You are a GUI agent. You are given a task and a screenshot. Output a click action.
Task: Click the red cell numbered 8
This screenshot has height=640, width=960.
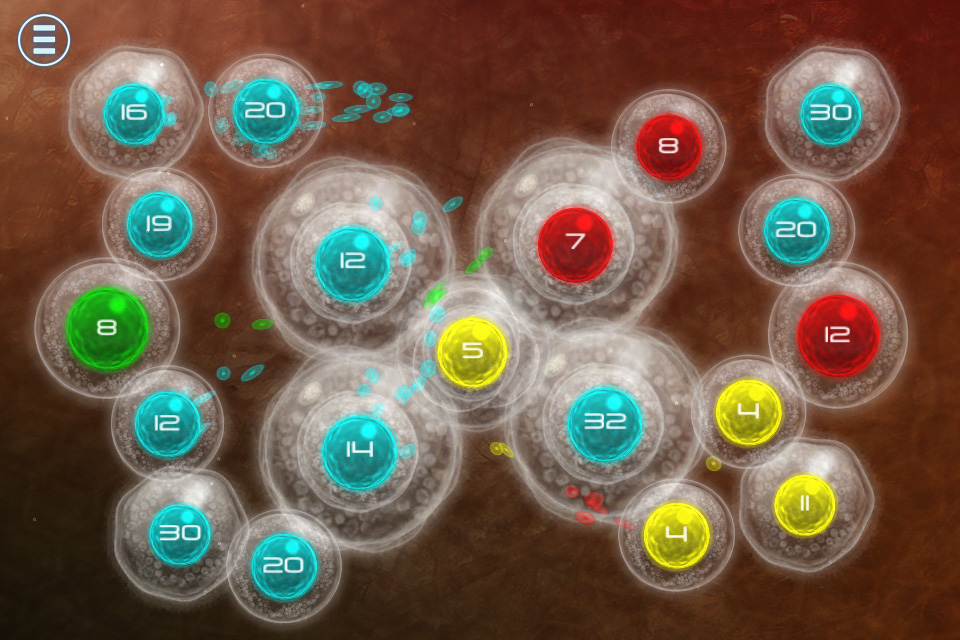[x=669, y=146]
